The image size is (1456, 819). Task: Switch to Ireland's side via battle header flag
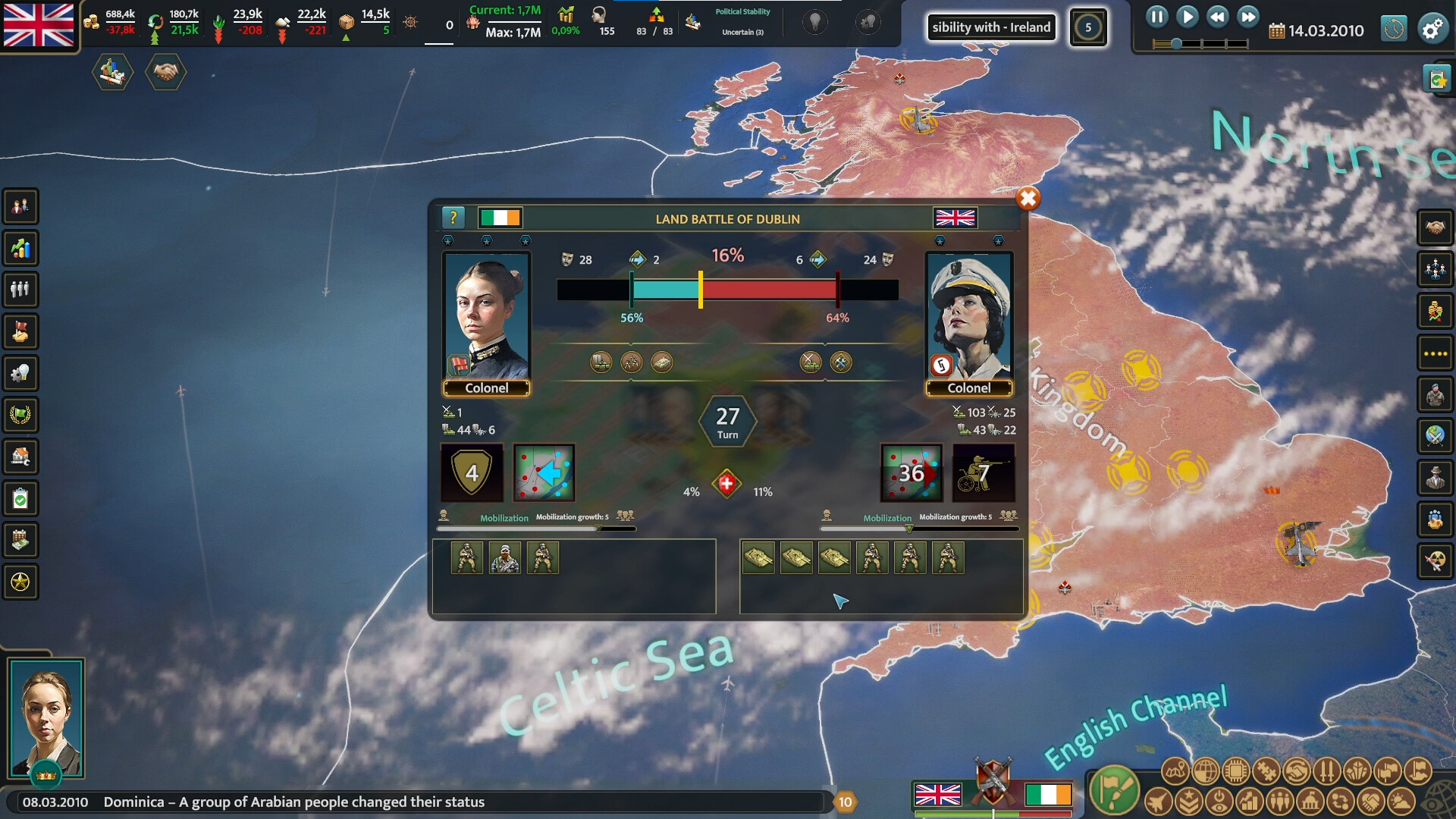click(500, 218)
